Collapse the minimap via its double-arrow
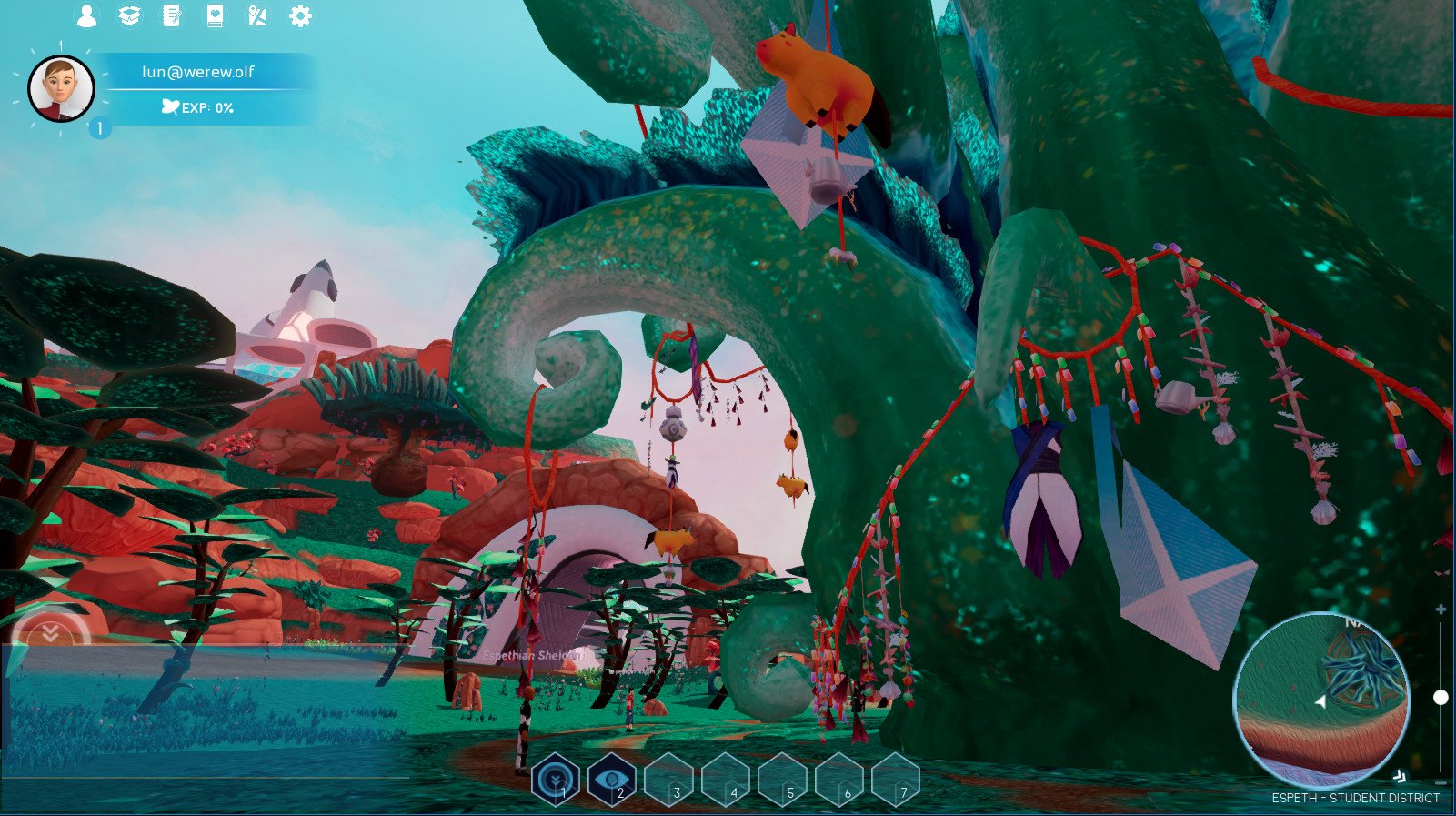 pos(1401,775)
